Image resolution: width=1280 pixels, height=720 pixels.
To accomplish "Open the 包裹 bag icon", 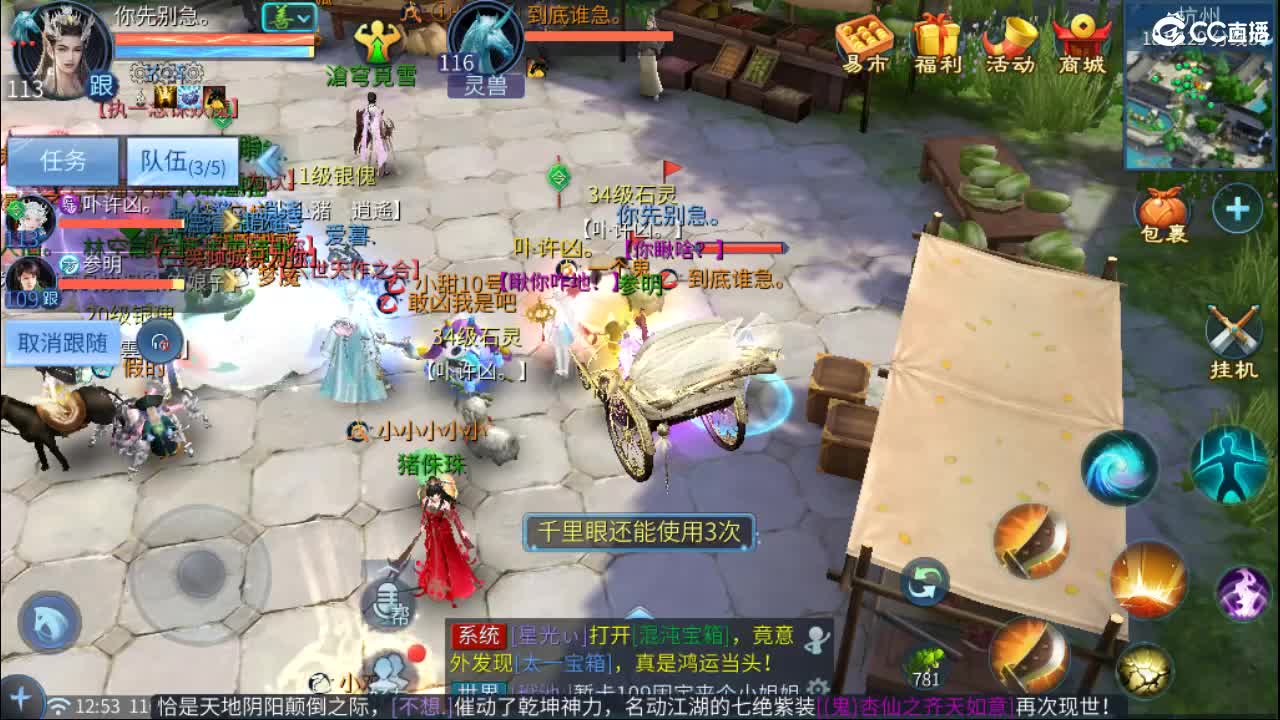I will (1162, 205).
